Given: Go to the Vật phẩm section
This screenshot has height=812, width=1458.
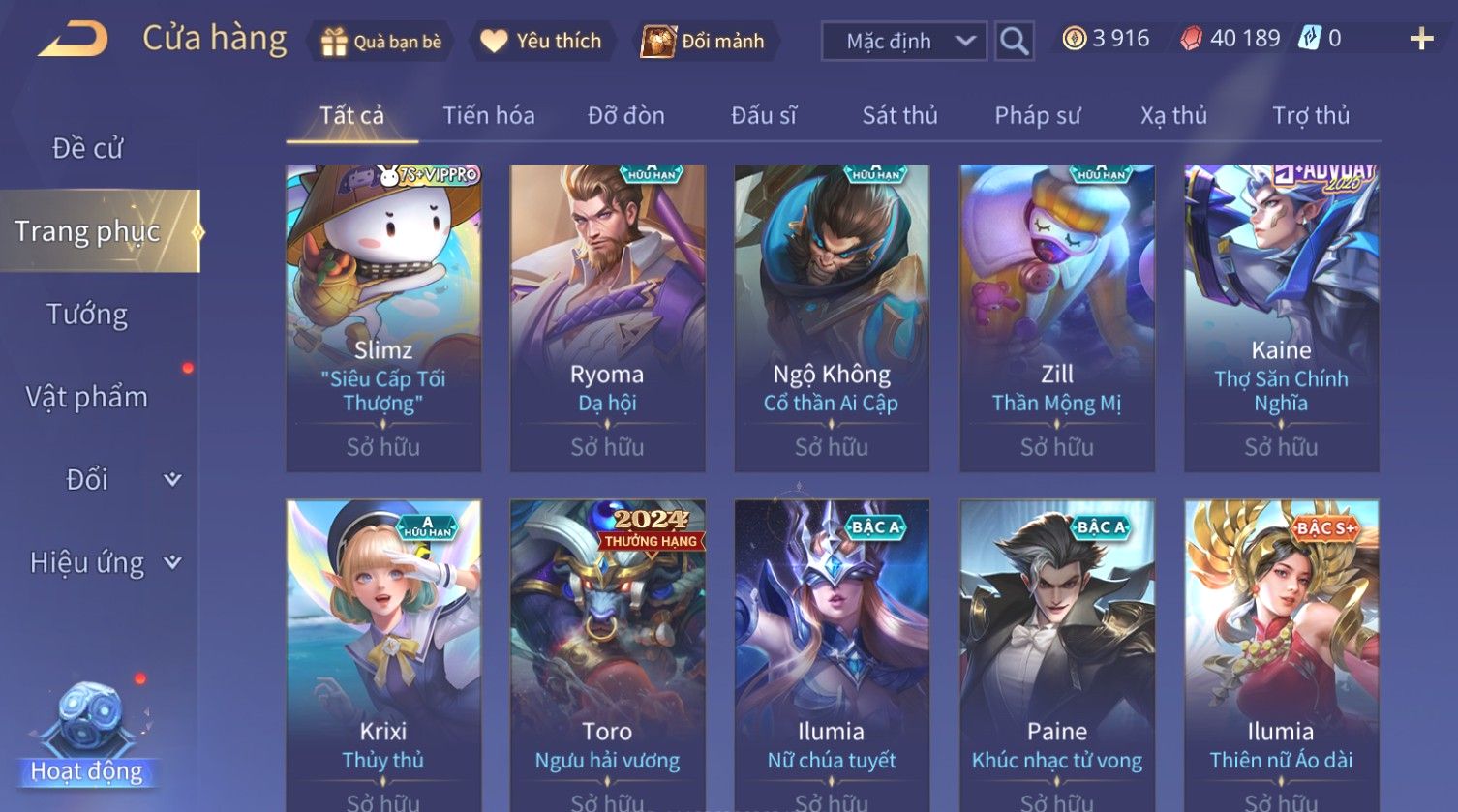Looking at the screenshot, I should point(87,397).
